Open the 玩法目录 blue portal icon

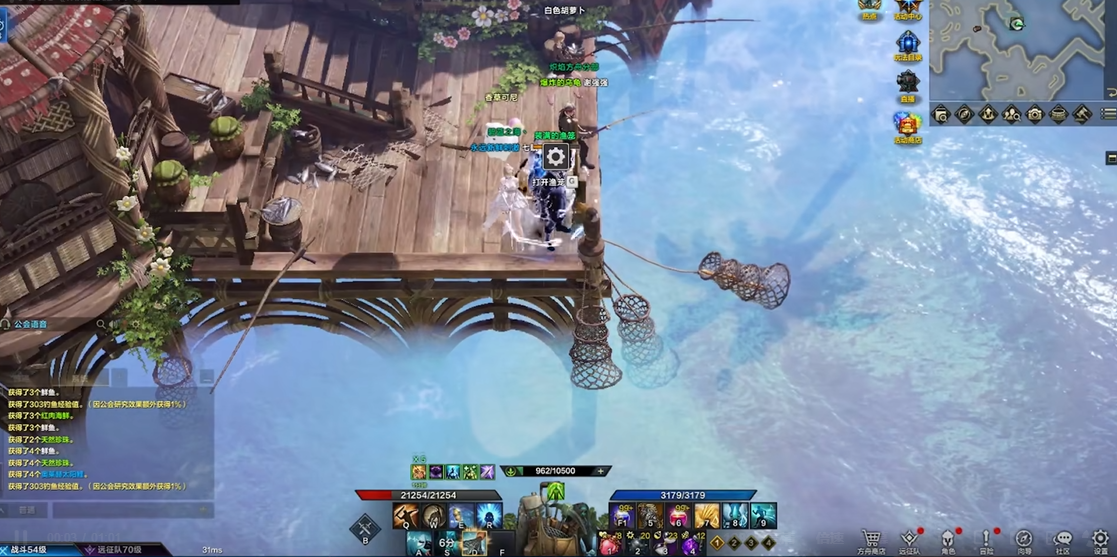point(908,44)
